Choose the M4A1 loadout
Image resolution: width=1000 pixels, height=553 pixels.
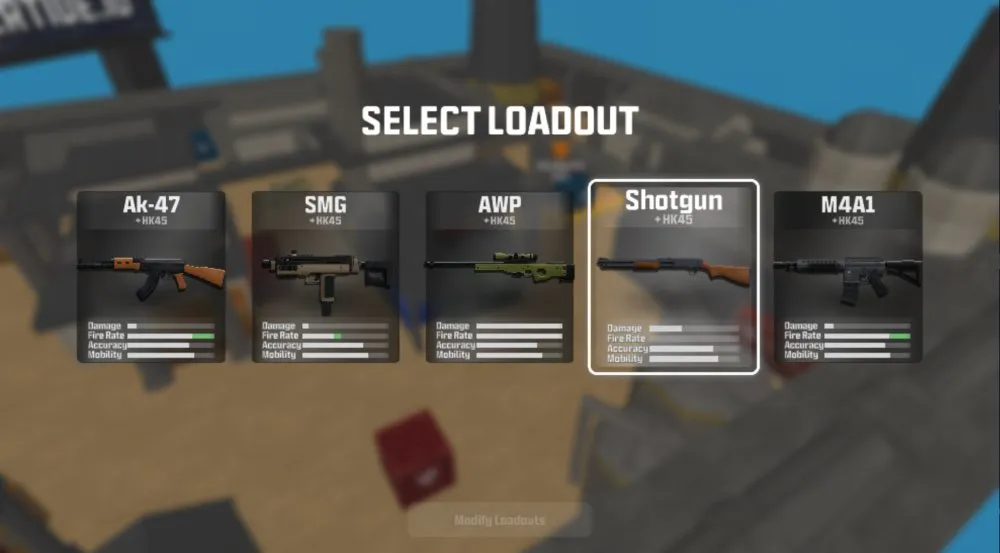847,277
